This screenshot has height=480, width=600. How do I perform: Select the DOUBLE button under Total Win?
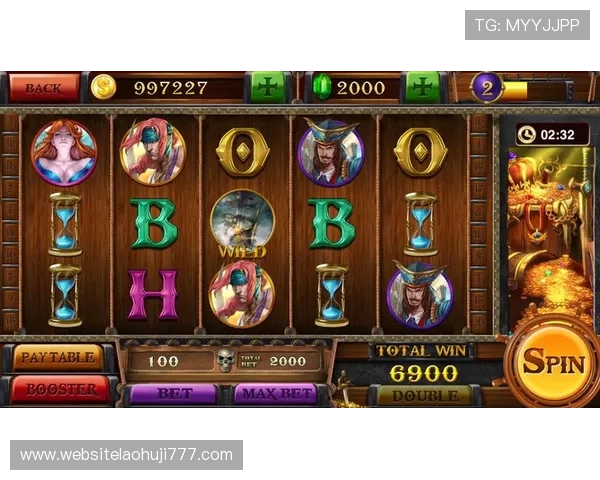424,395
